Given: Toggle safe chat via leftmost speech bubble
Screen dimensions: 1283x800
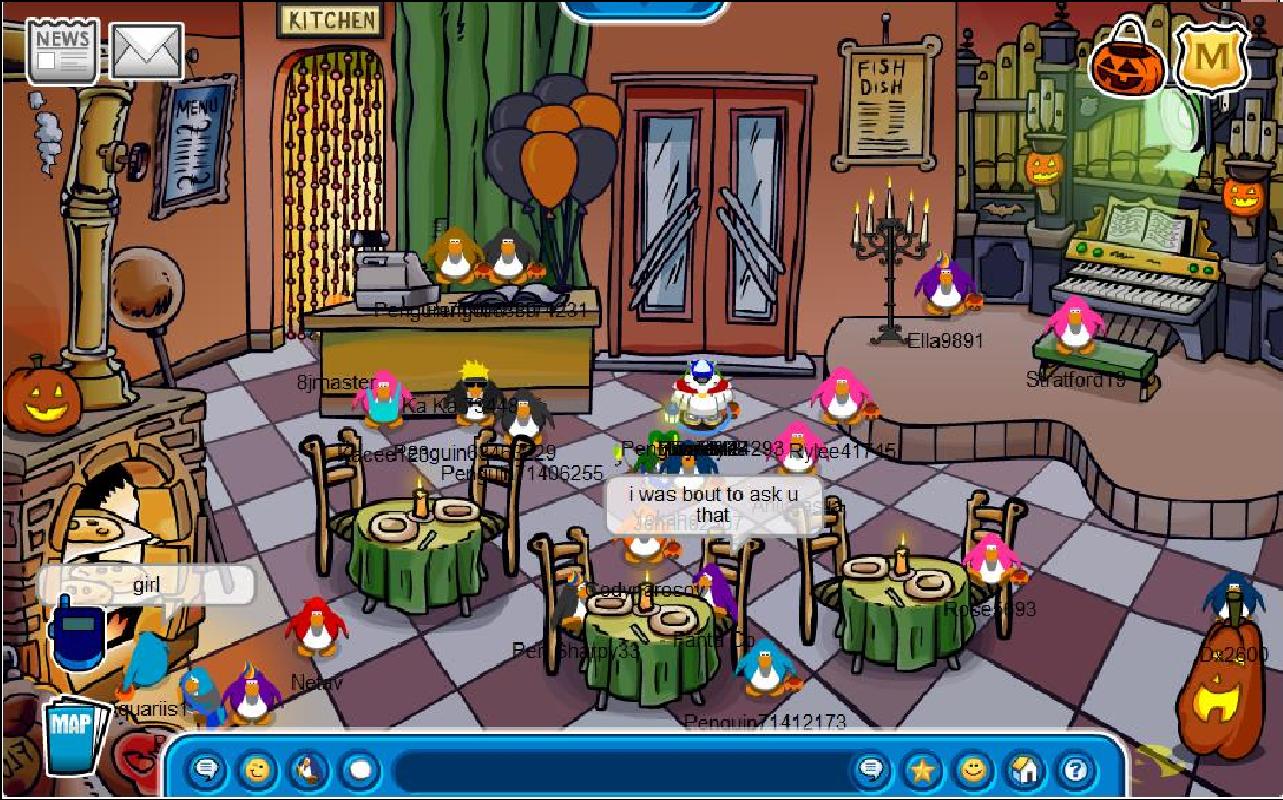Looking at the screenshot, I should click(206, 769).
